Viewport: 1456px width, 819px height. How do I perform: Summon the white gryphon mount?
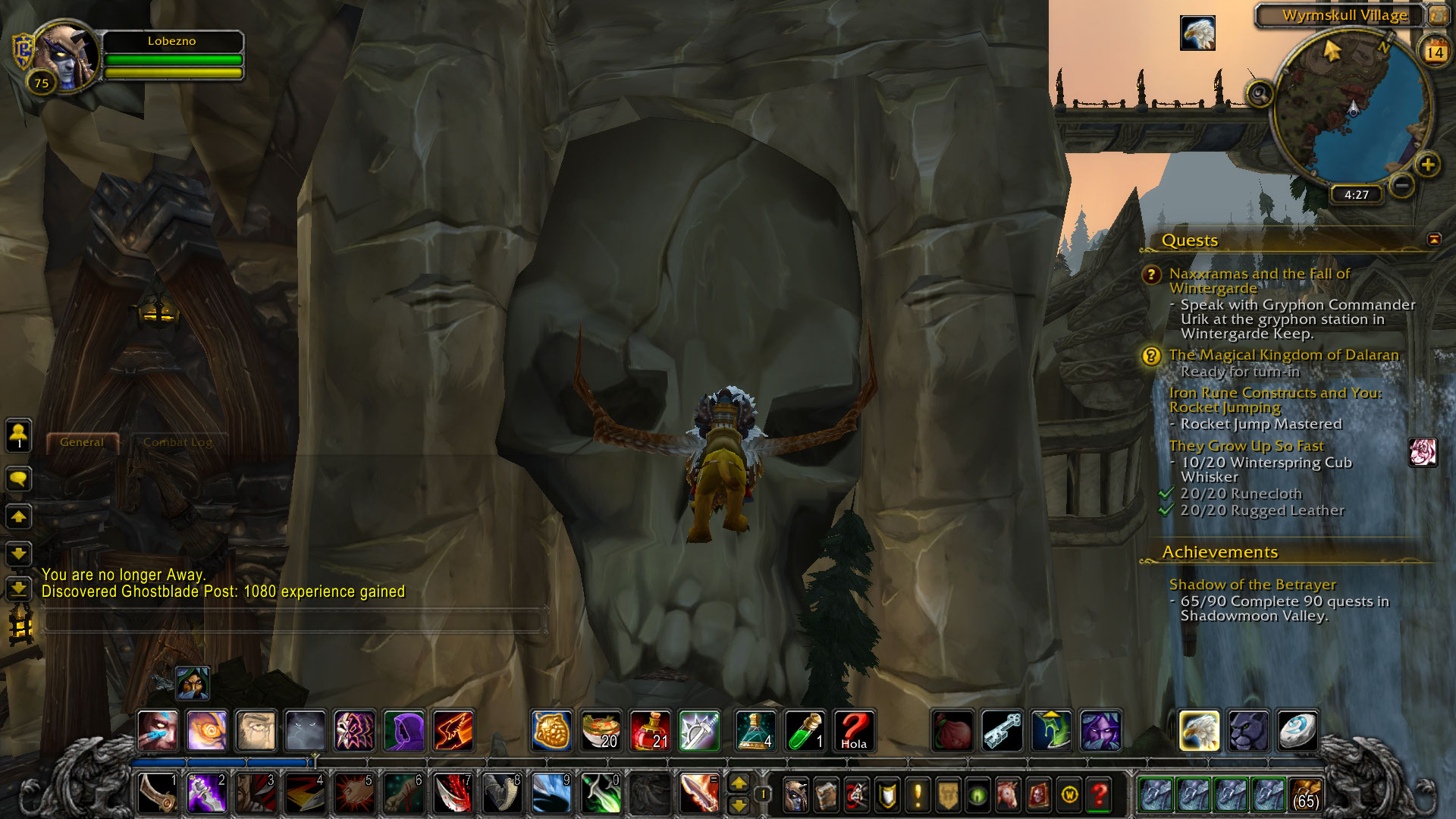[1199, 731]
